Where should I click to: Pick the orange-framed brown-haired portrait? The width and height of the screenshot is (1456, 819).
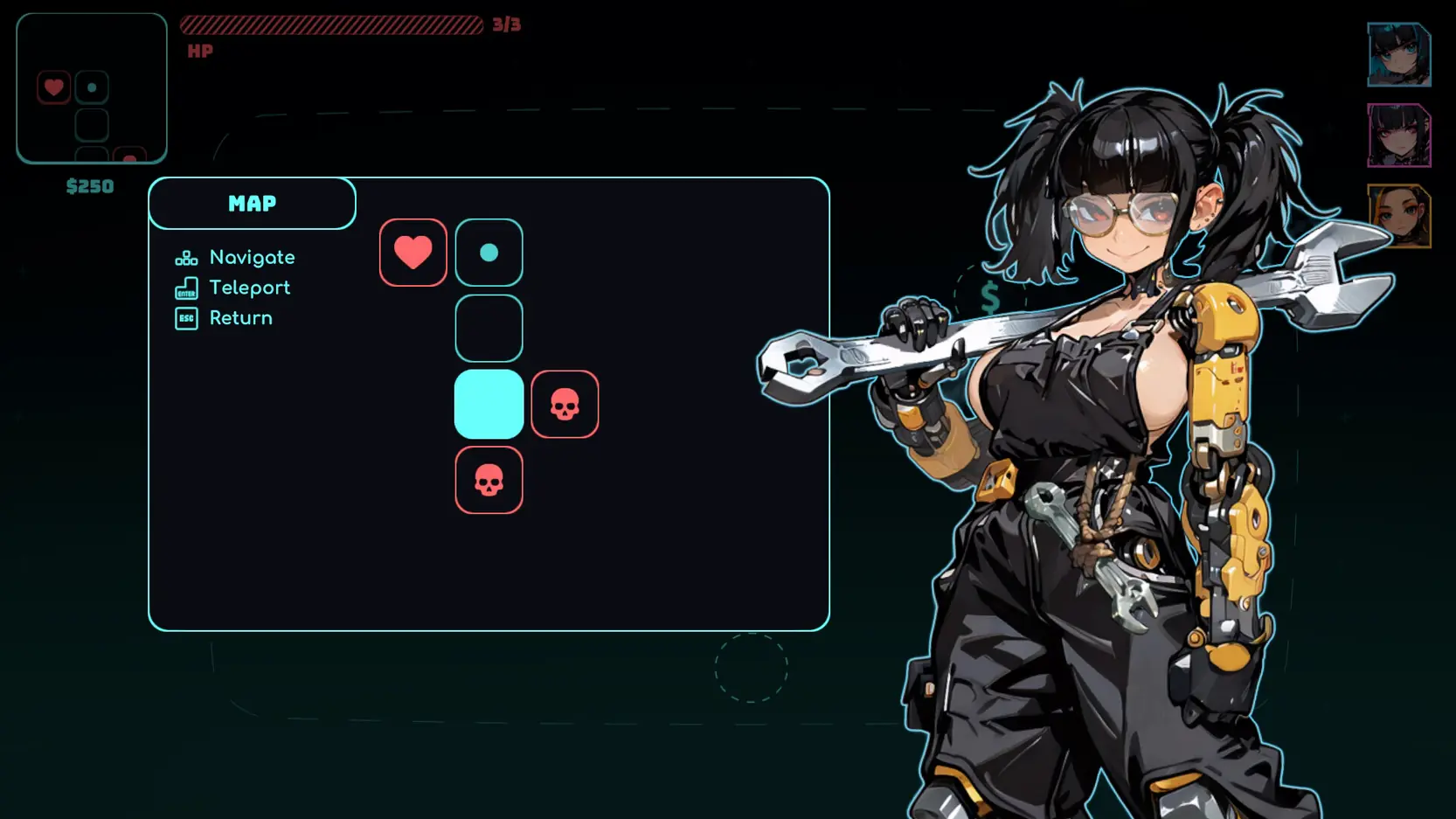1398,216
